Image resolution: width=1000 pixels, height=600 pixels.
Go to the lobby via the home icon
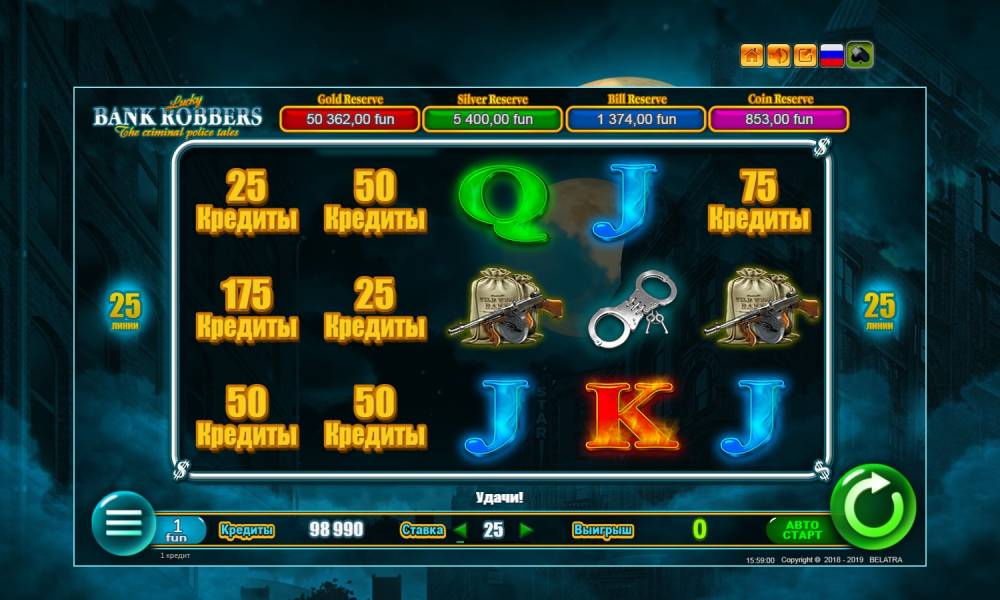click(752, 56)
